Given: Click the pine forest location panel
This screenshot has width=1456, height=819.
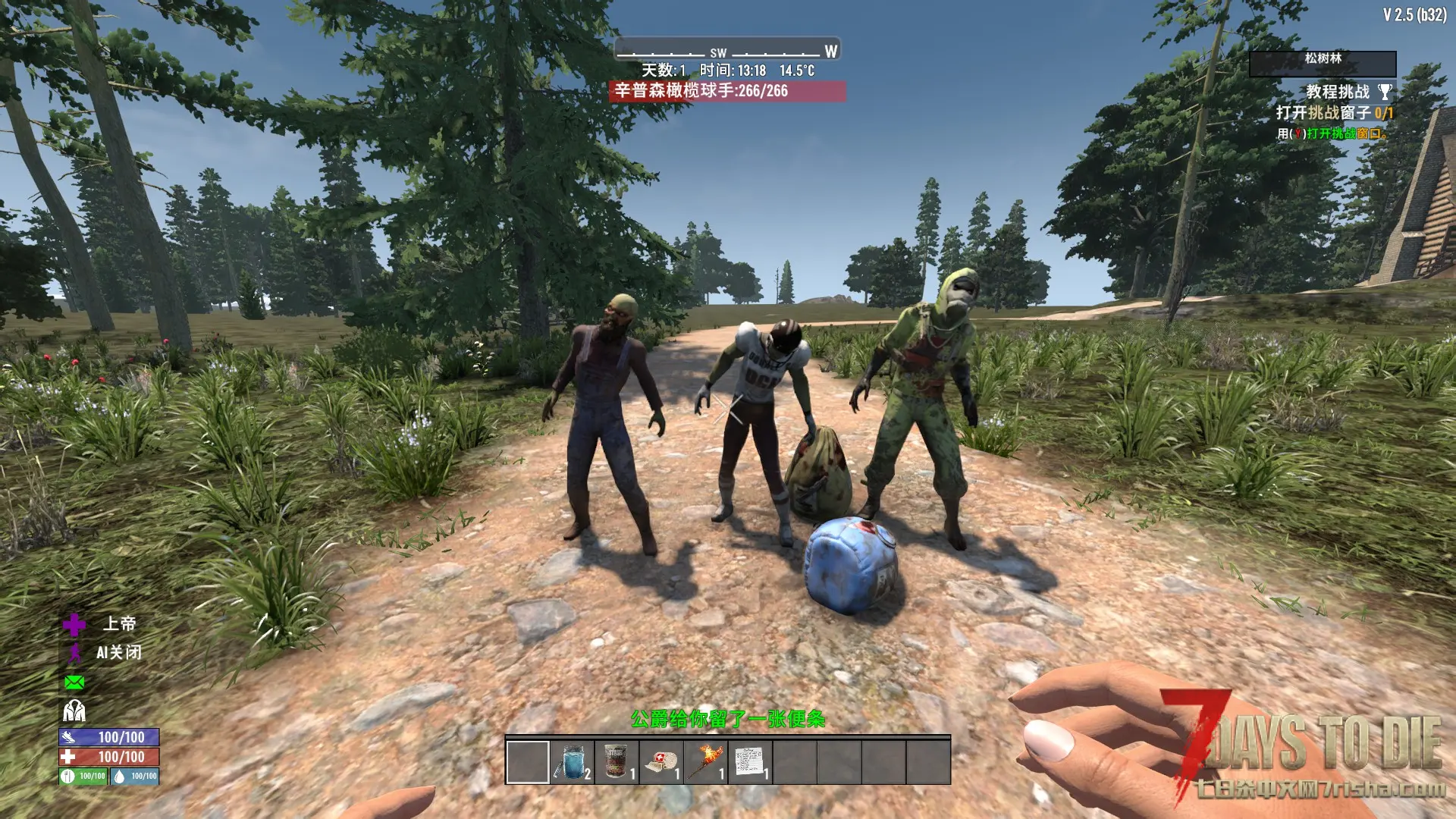Looking at the screenshot, I should [x=1323, y=64].
